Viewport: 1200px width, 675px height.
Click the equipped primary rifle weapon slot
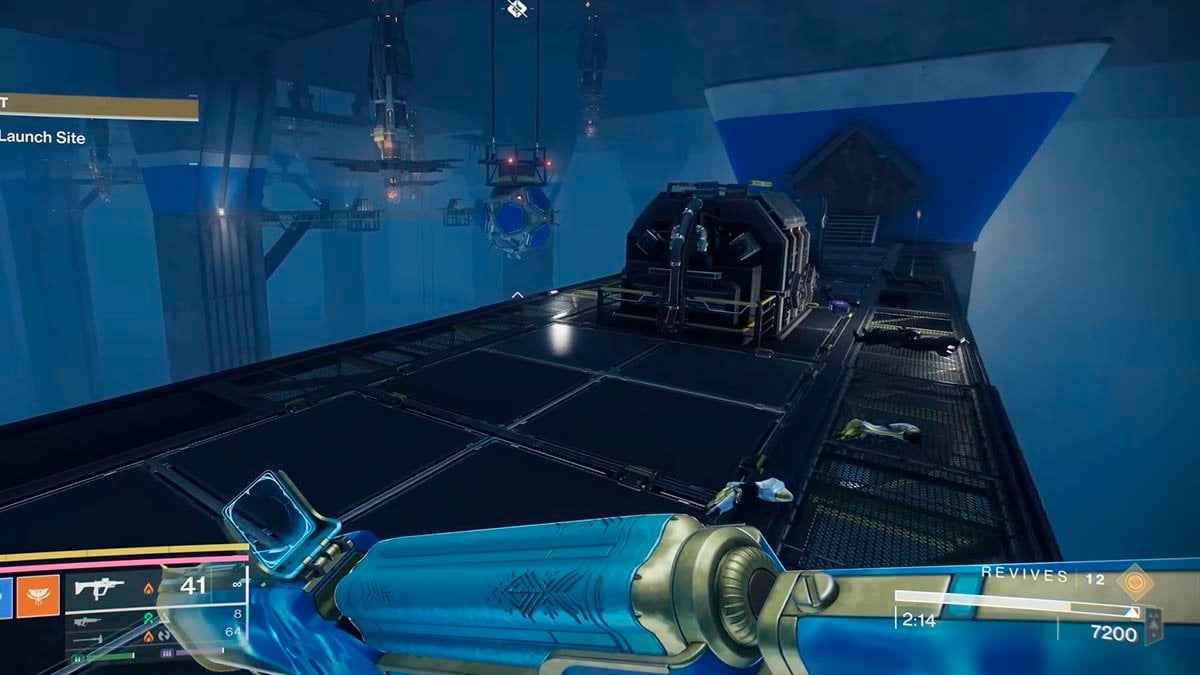(x=100, y=587)
